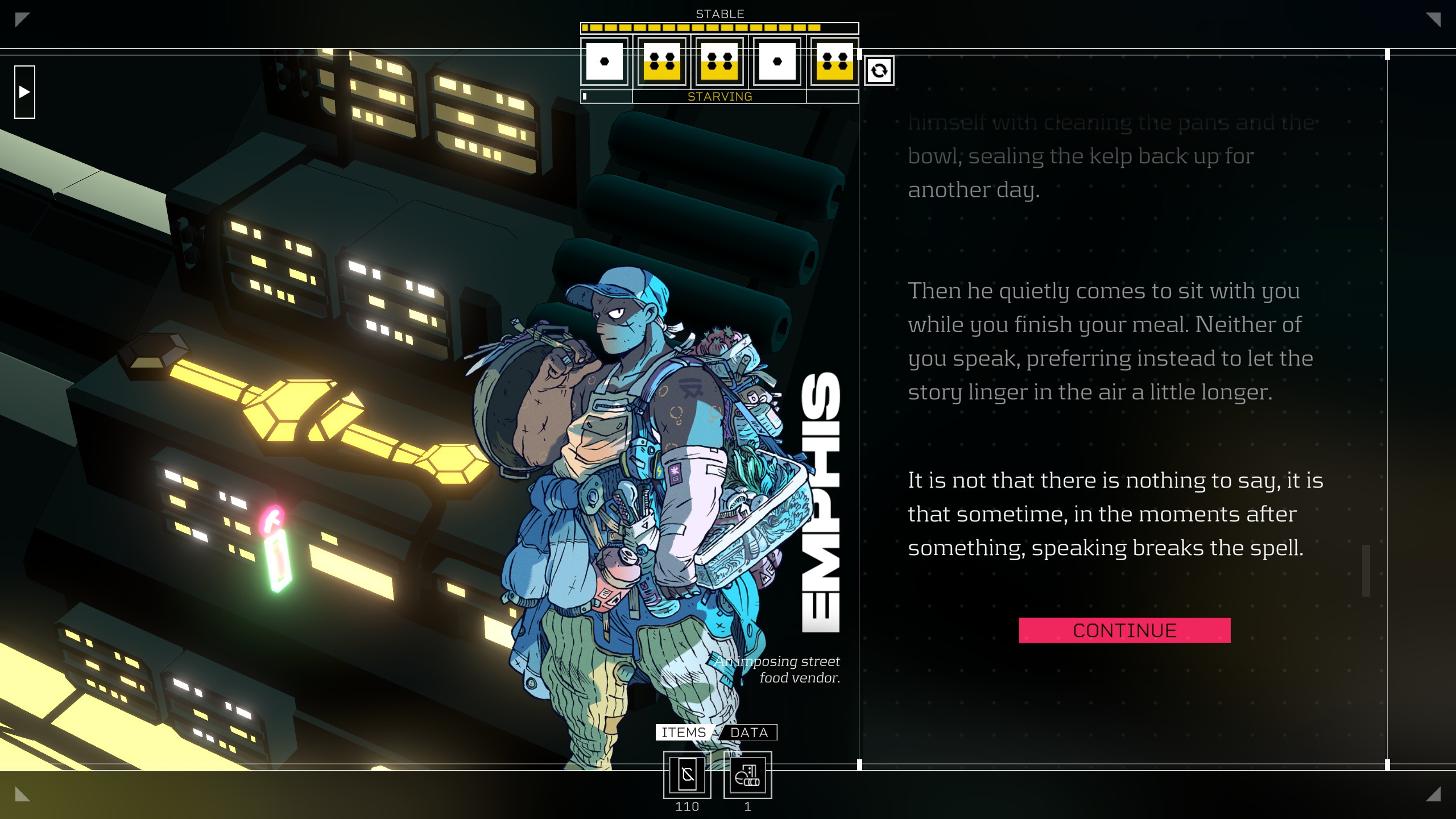
Task: Select the item slot showing 1
Action: pyautogui.click(x=747, y=775)
